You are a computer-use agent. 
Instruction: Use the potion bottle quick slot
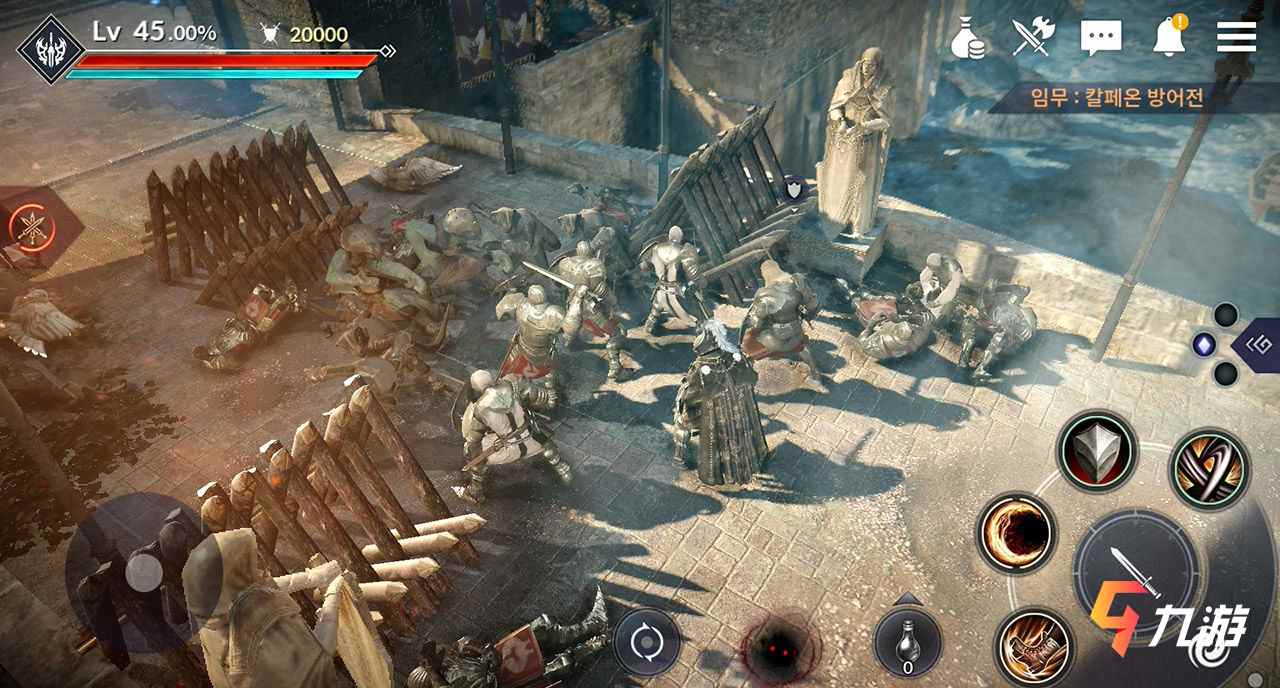pos(907,642)
